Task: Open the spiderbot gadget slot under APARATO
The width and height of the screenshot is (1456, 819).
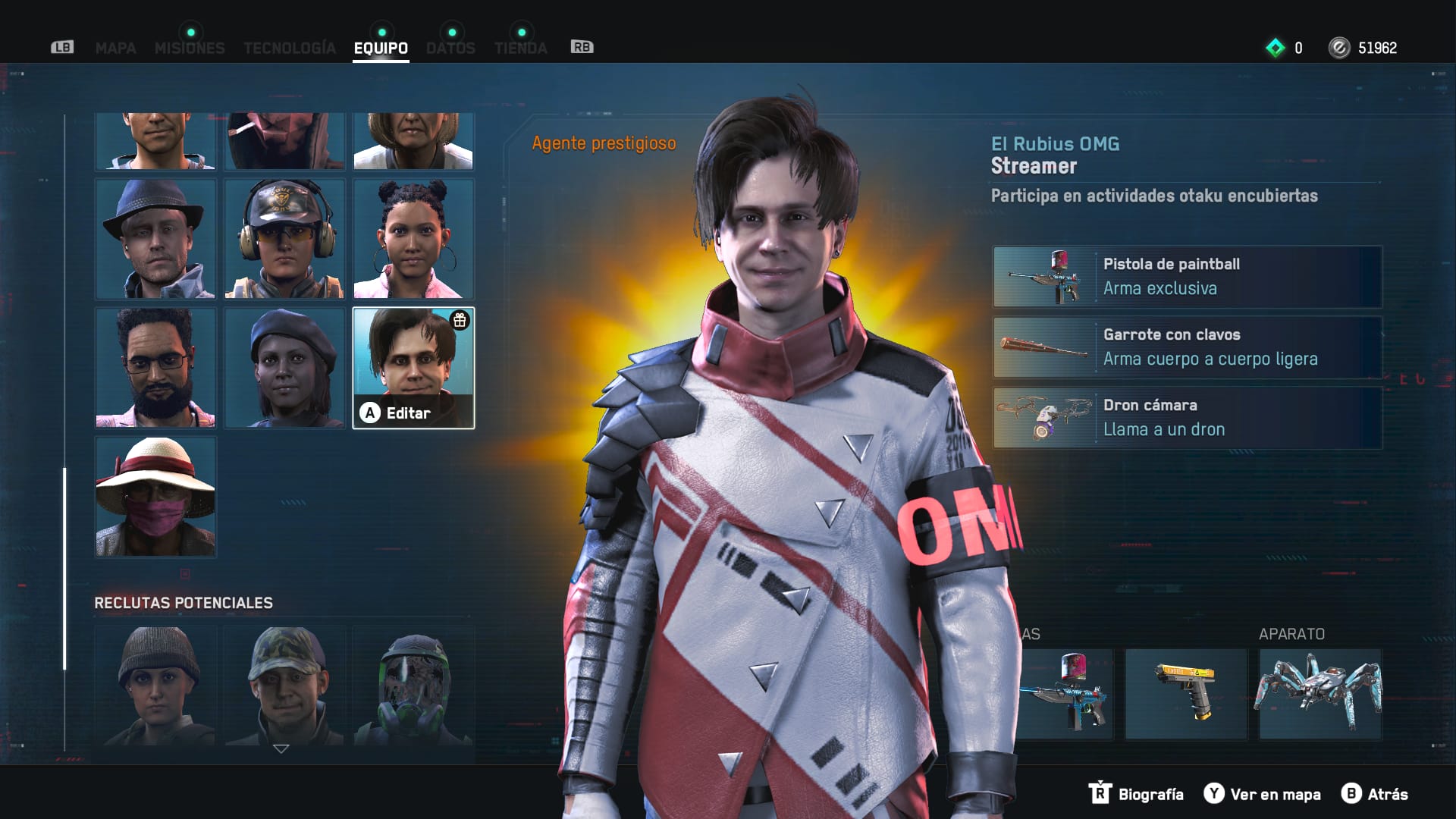Action: (1320, 694)
